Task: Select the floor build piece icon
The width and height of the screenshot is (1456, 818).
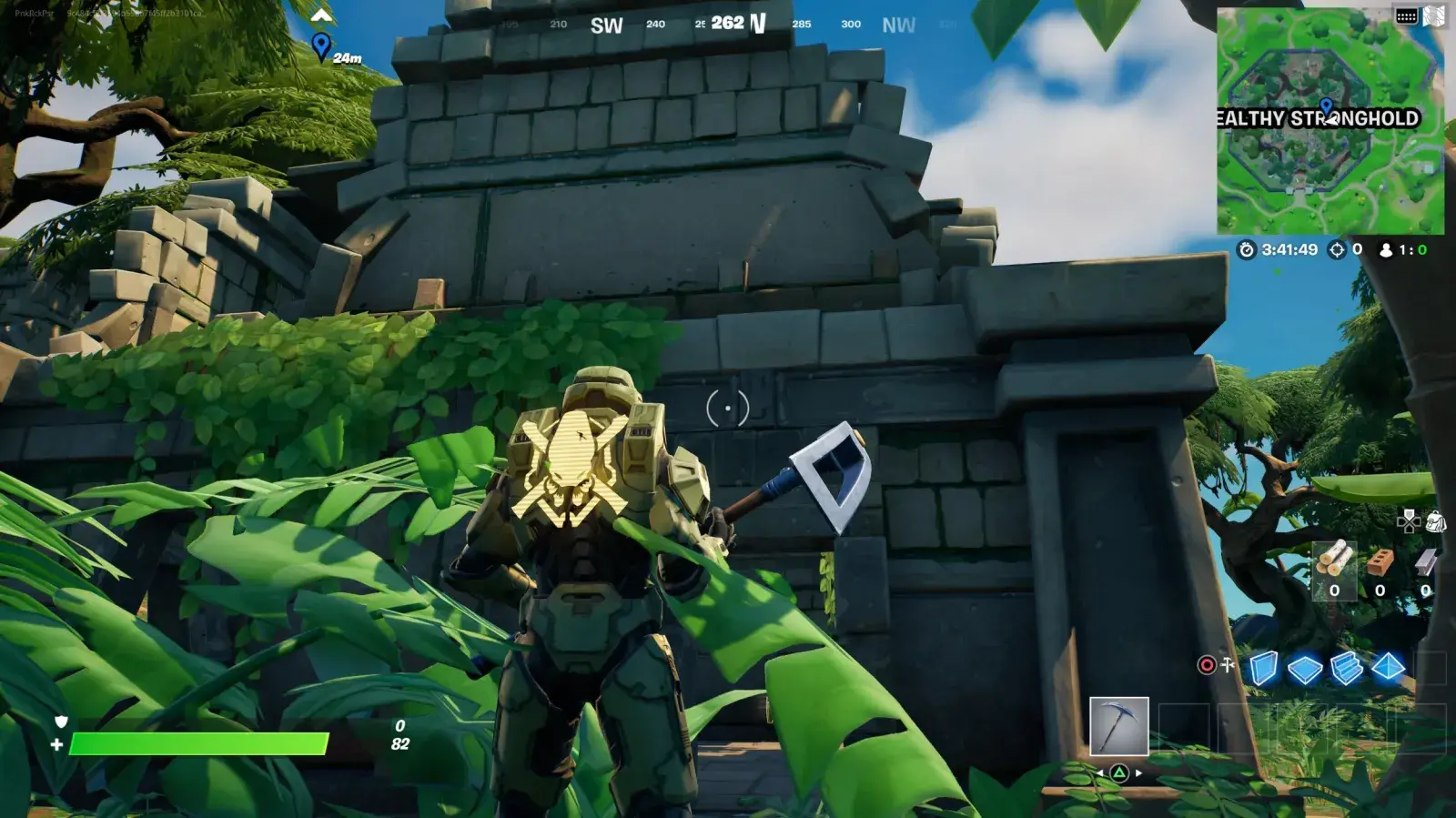Action: click(1303, 668)
